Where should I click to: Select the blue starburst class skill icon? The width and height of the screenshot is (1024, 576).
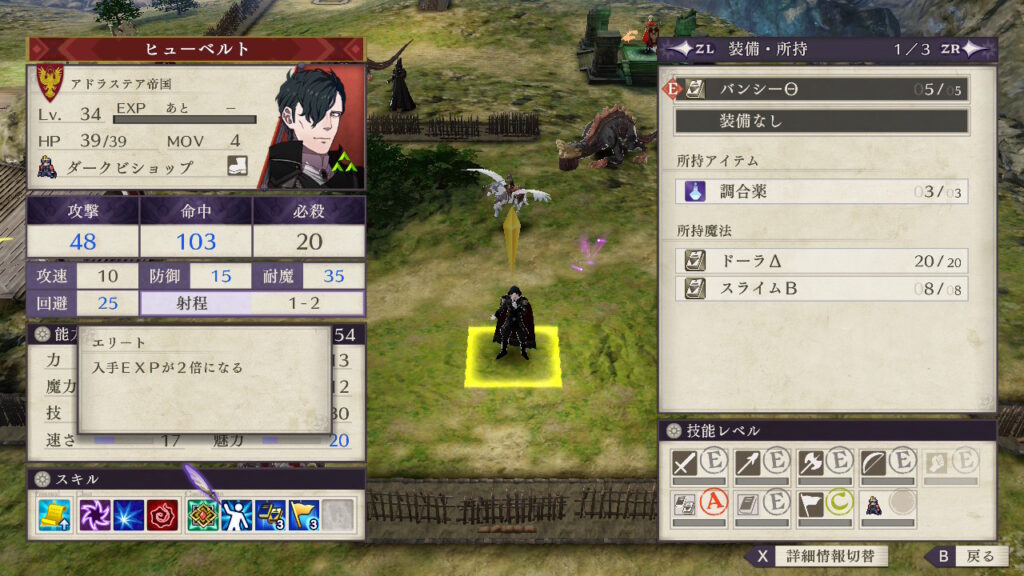point(130,515)
